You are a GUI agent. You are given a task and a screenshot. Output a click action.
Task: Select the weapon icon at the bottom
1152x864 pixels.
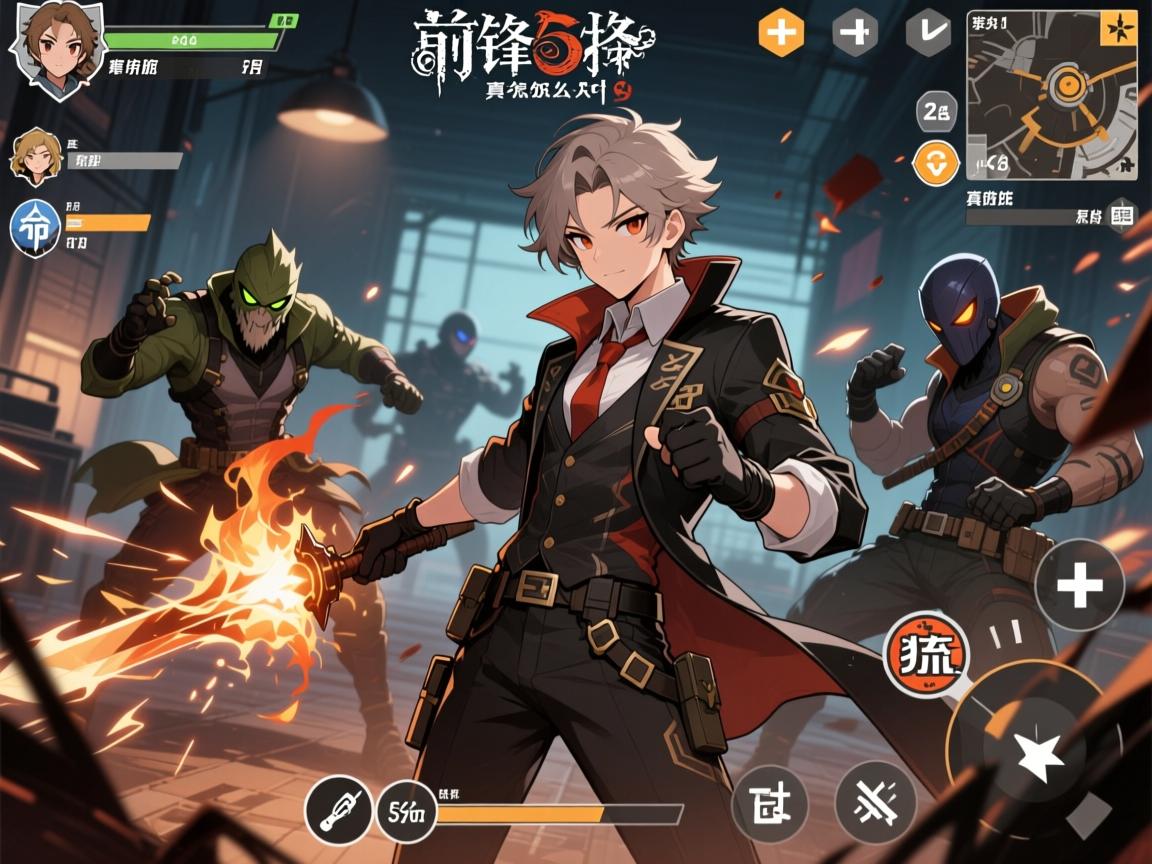click(x=338, y=809)
